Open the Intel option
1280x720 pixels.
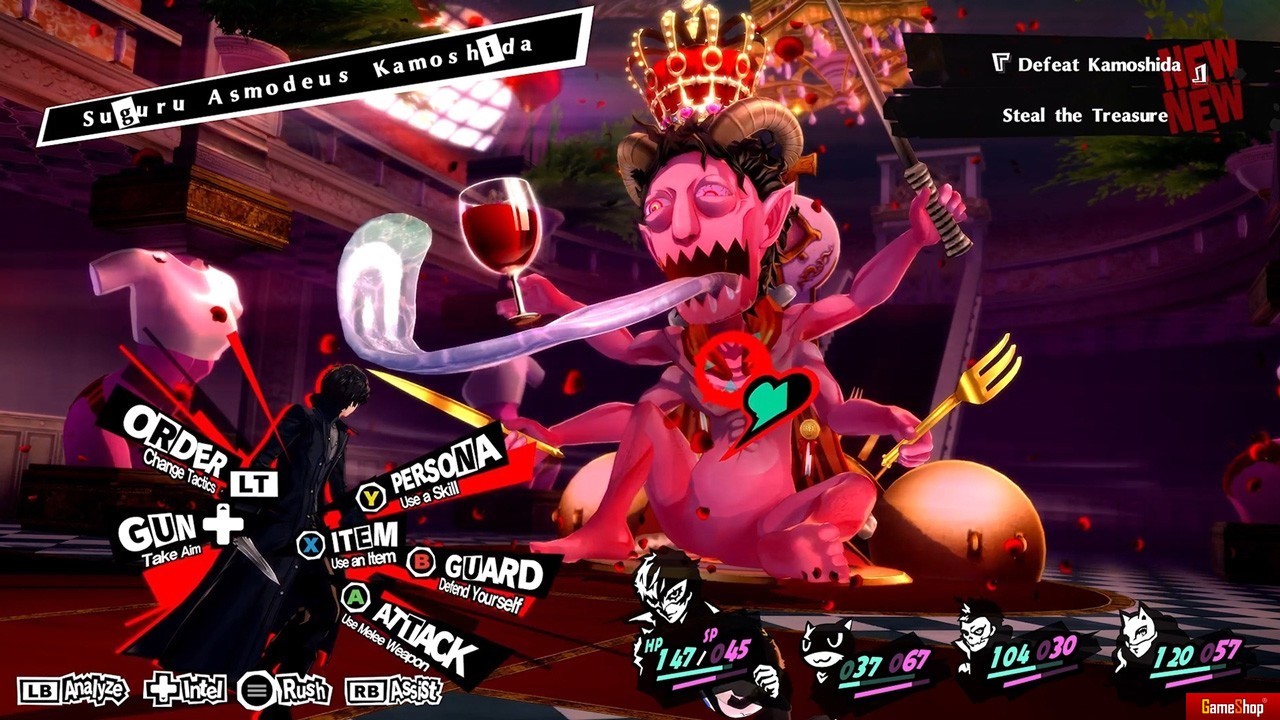tap(186, 690)
